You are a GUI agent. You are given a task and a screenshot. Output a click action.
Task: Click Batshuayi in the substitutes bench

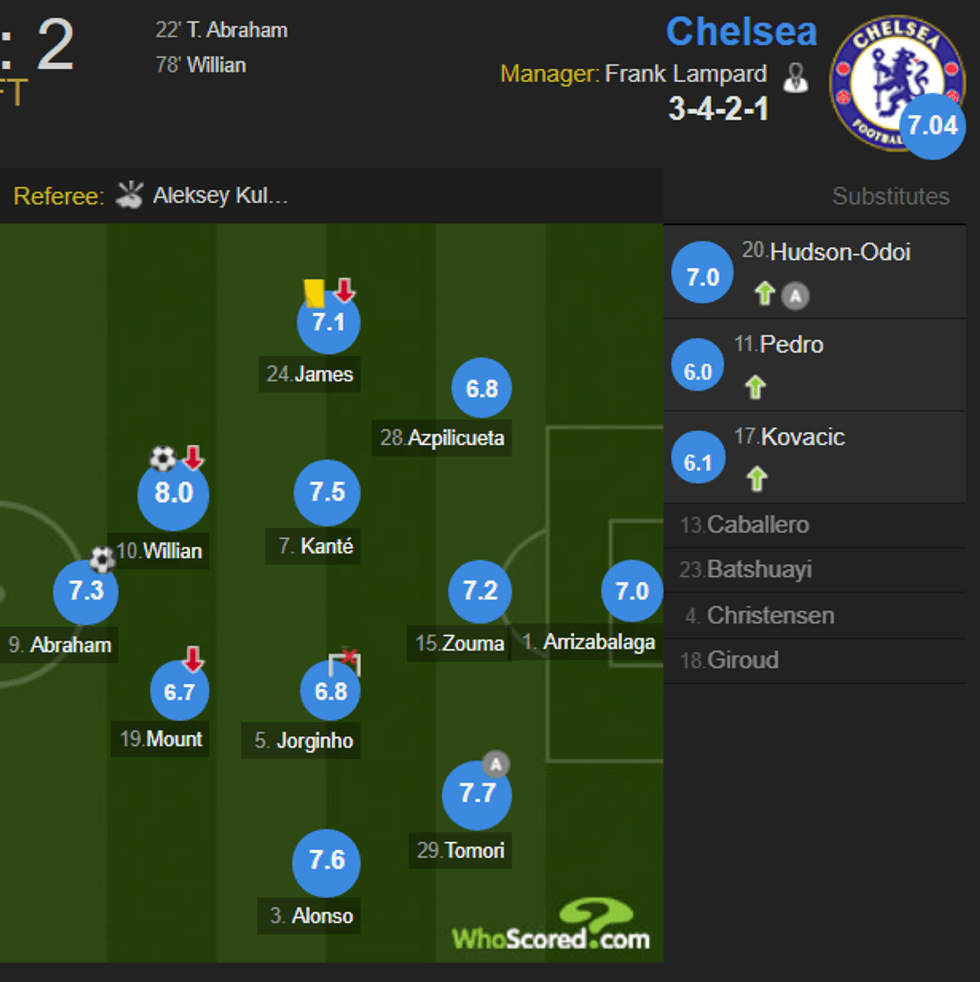(x=758, y=570)
